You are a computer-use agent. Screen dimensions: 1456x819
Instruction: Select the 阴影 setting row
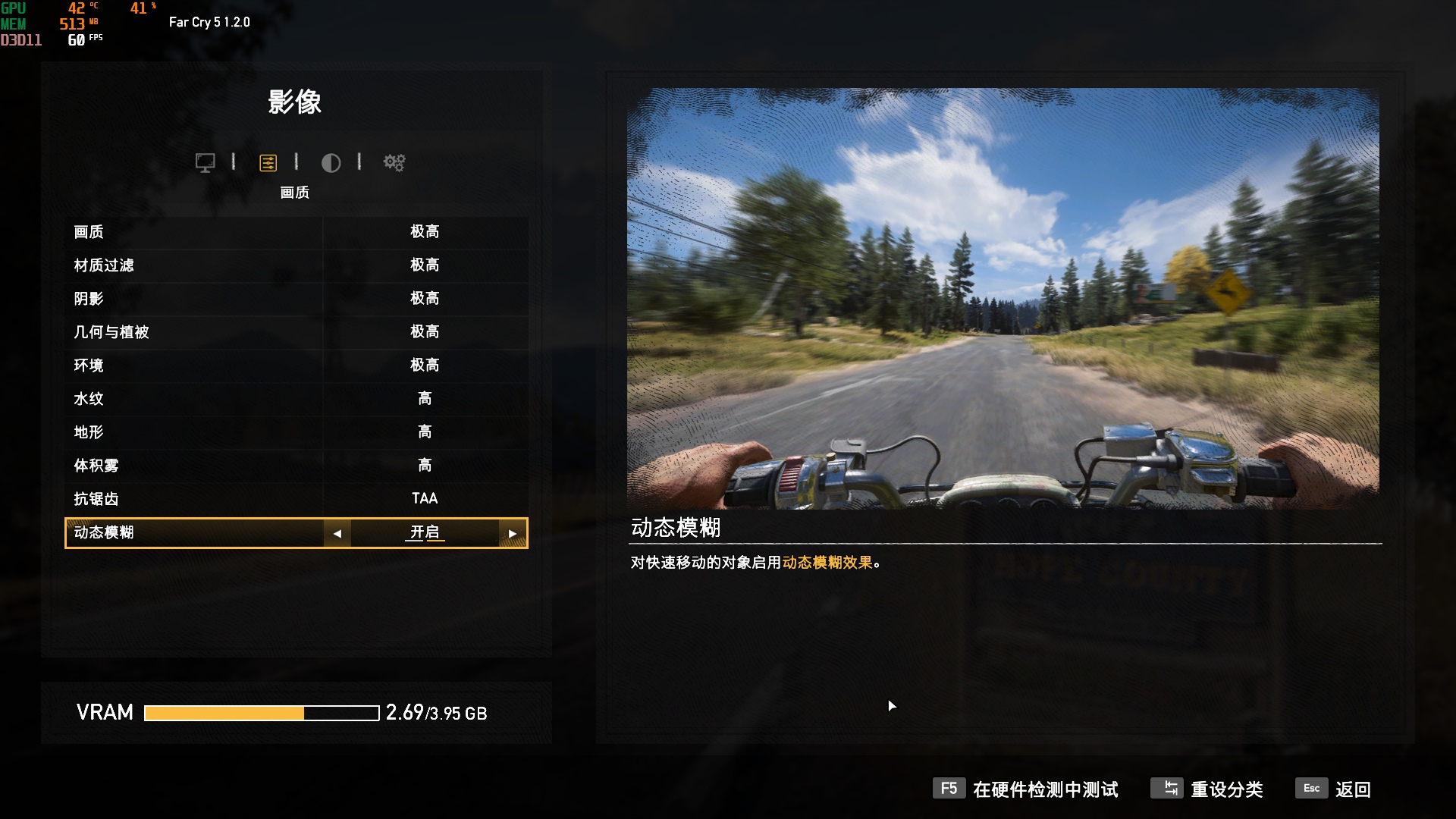pos(296,299)
